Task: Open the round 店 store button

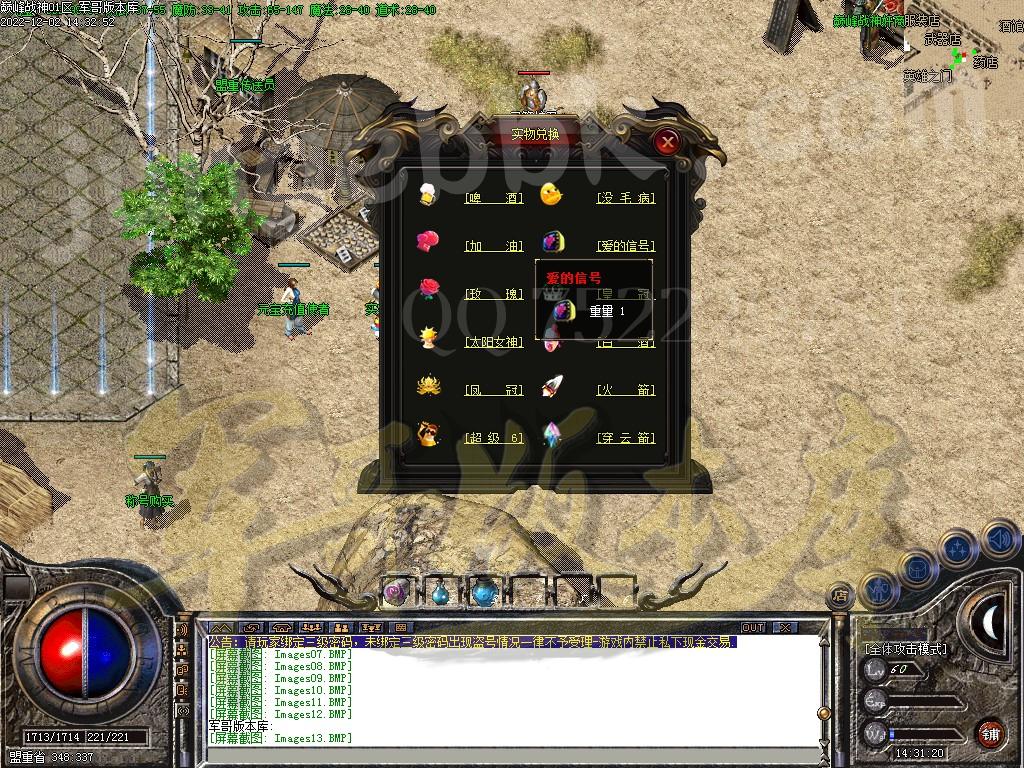Action: click(840, 594)
